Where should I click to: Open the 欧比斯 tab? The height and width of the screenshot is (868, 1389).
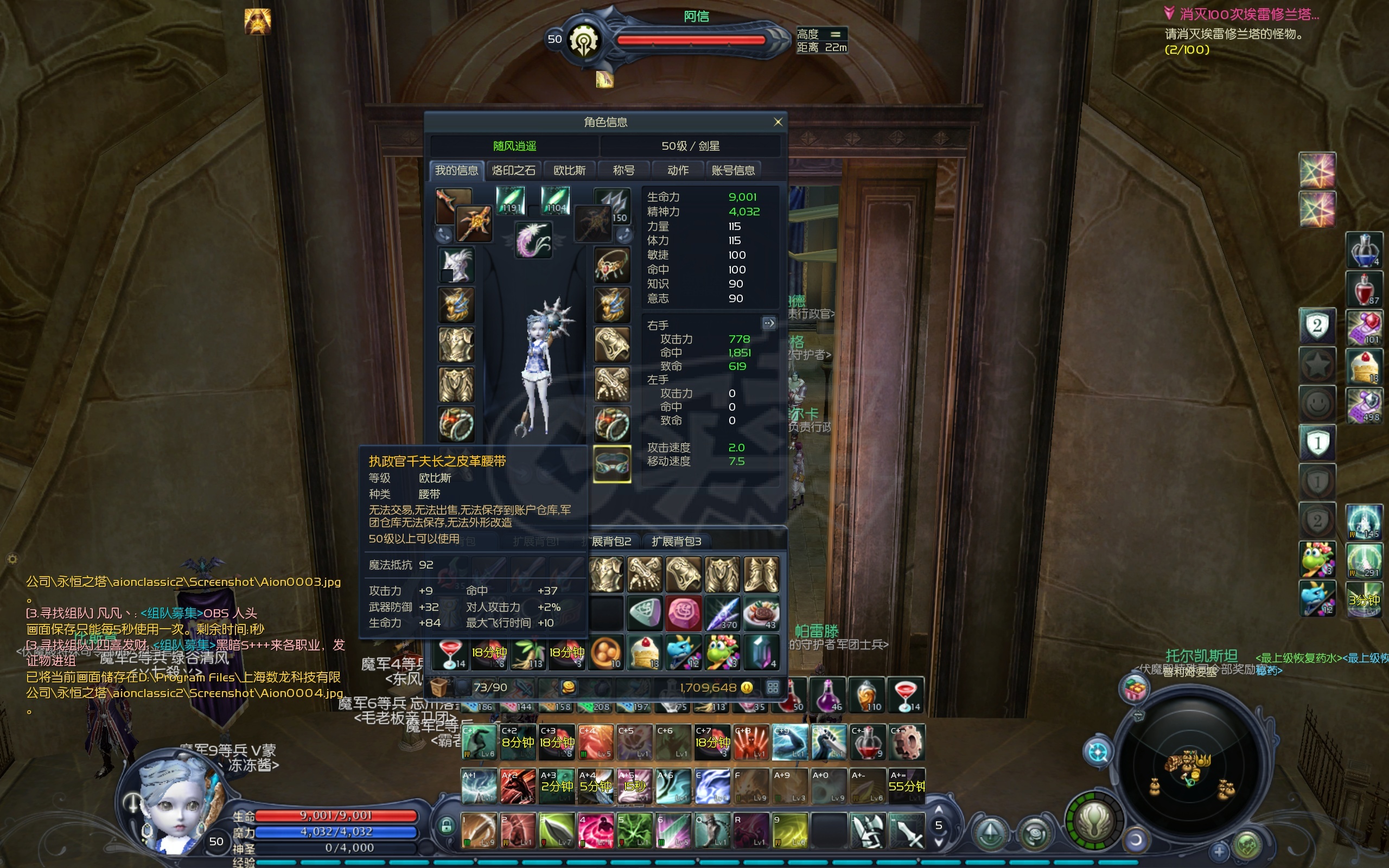(x=569, y=170)
